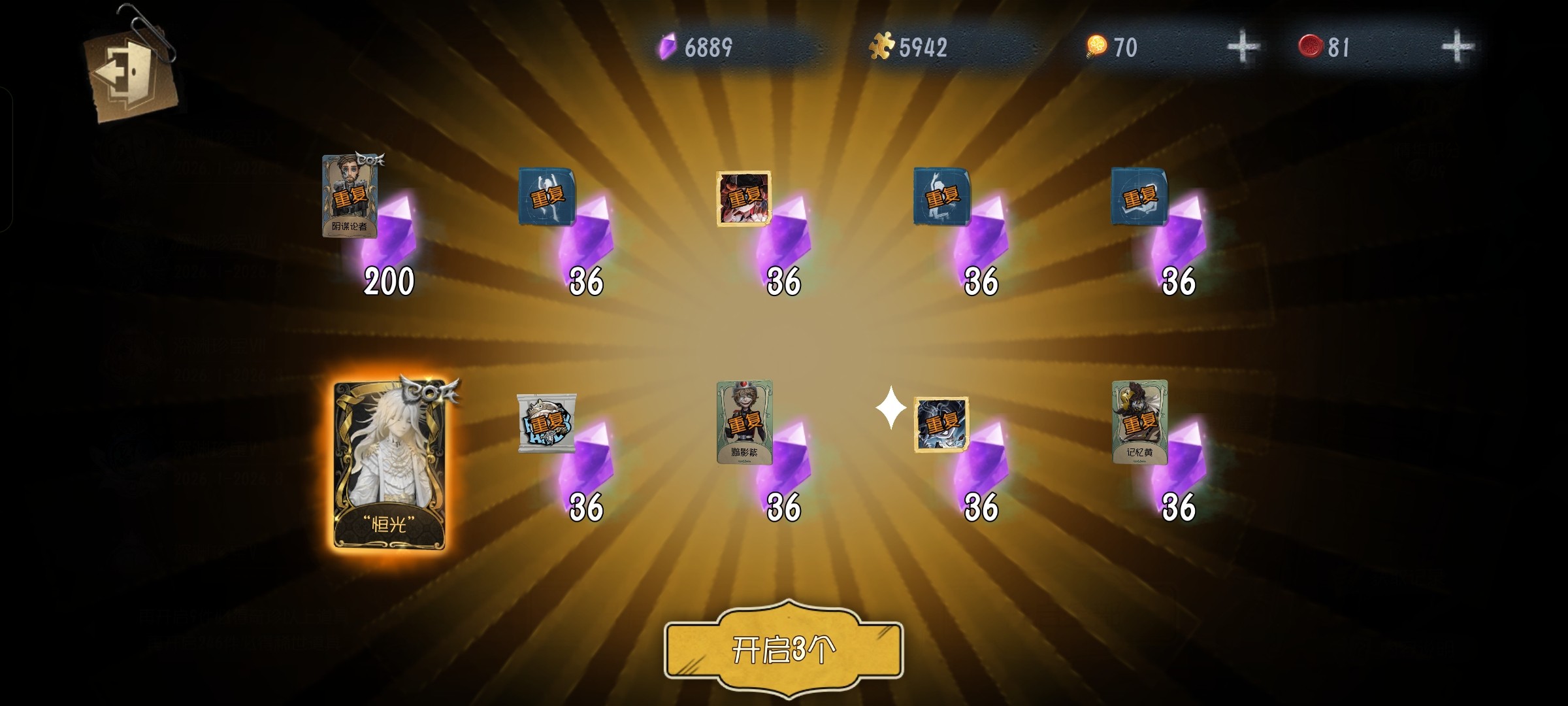This screenshot has height=706, width=1568.
Task: View the 阴谋论者 duplicate costume card
Action: [x=350, y=196]
